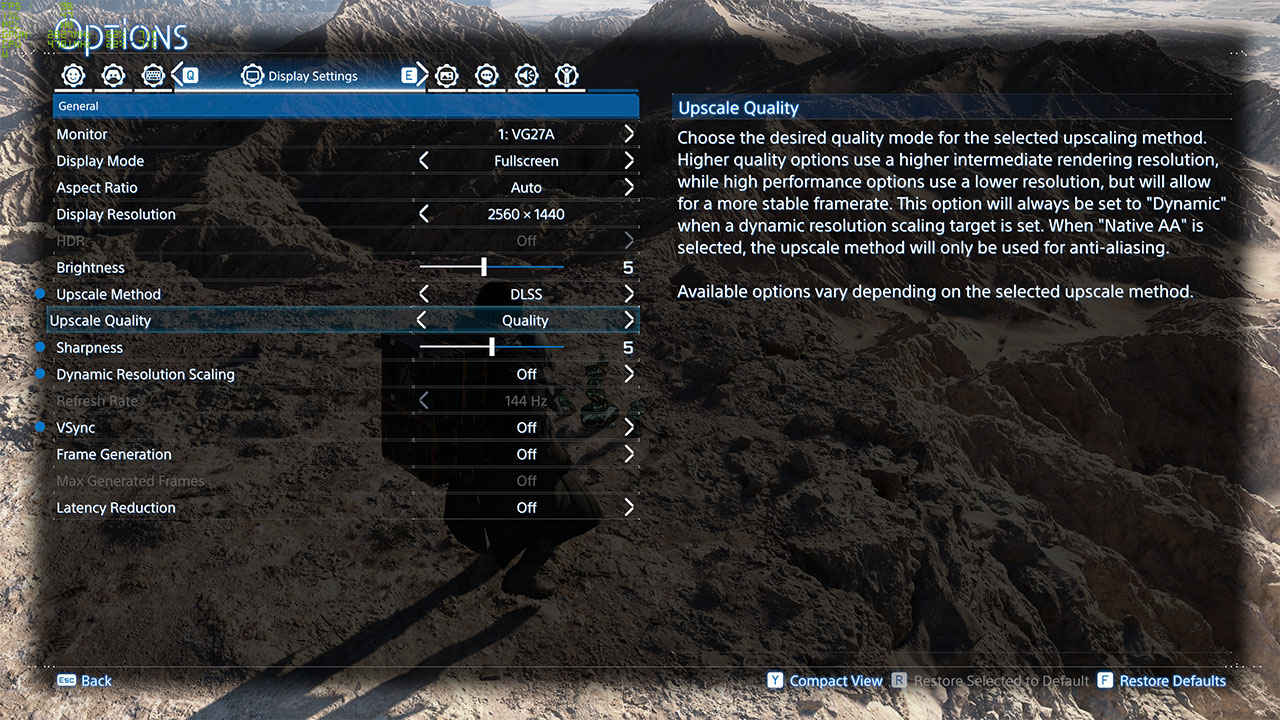Image resolution: width=1280 pixels, height=720 pixels.
Task: Switch to the audio speaker tab
Action: click(527, 76)
